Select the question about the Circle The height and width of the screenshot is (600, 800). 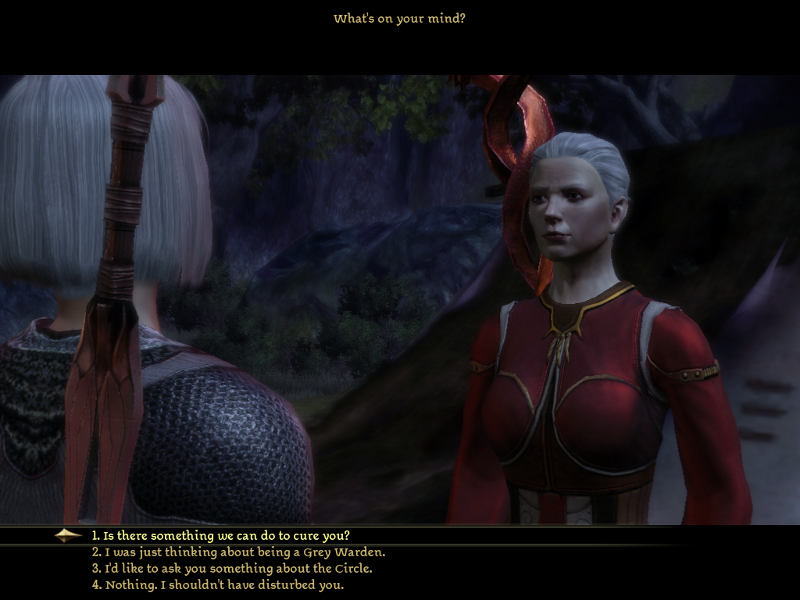231,568
